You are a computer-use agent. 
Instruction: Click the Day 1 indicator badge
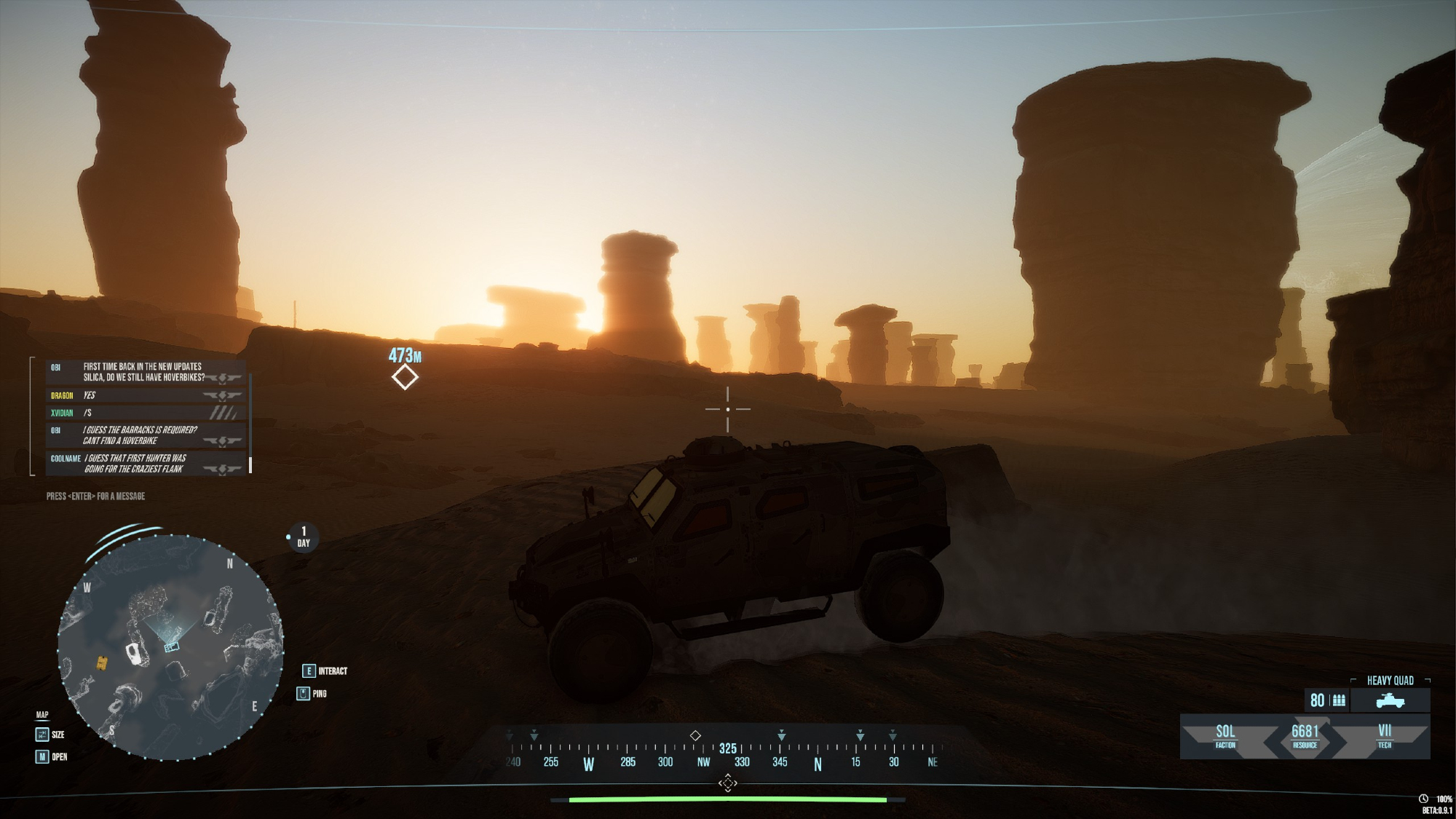(x=304, y=537)
